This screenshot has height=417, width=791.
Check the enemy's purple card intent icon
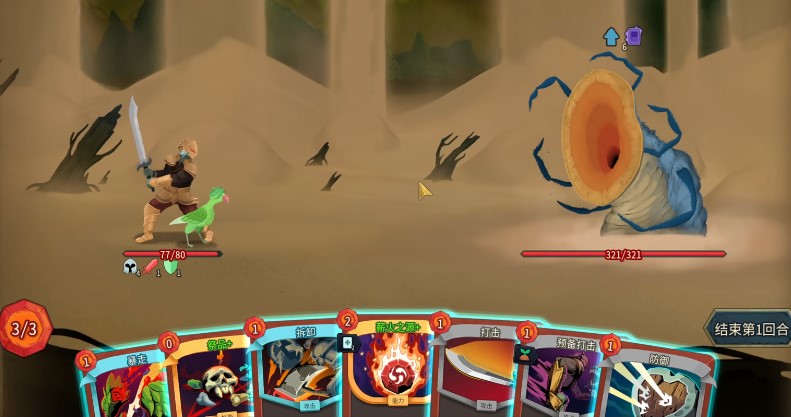tap(633, 36)
